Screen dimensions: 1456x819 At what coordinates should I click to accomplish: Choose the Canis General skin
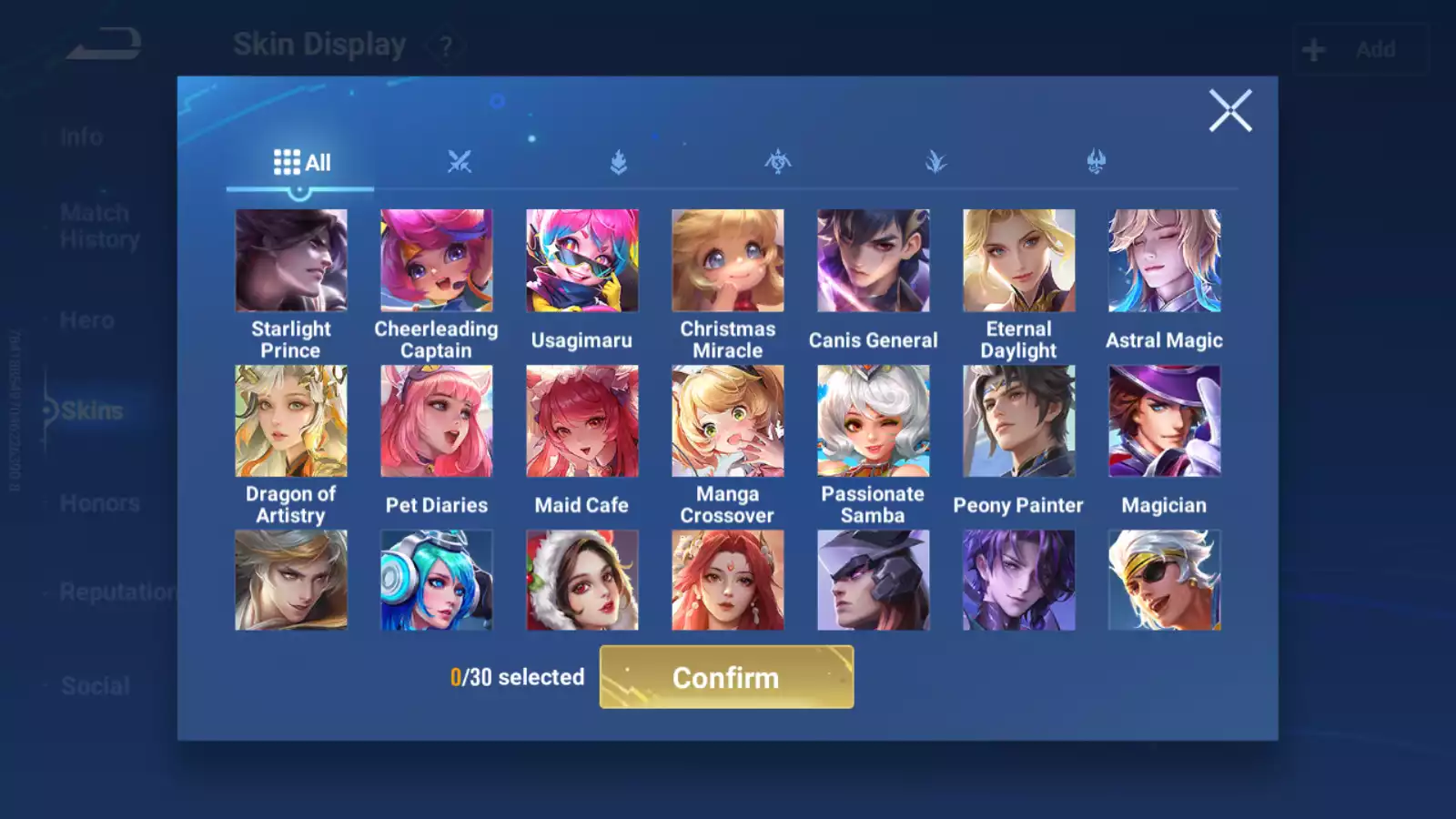[874, 261]
